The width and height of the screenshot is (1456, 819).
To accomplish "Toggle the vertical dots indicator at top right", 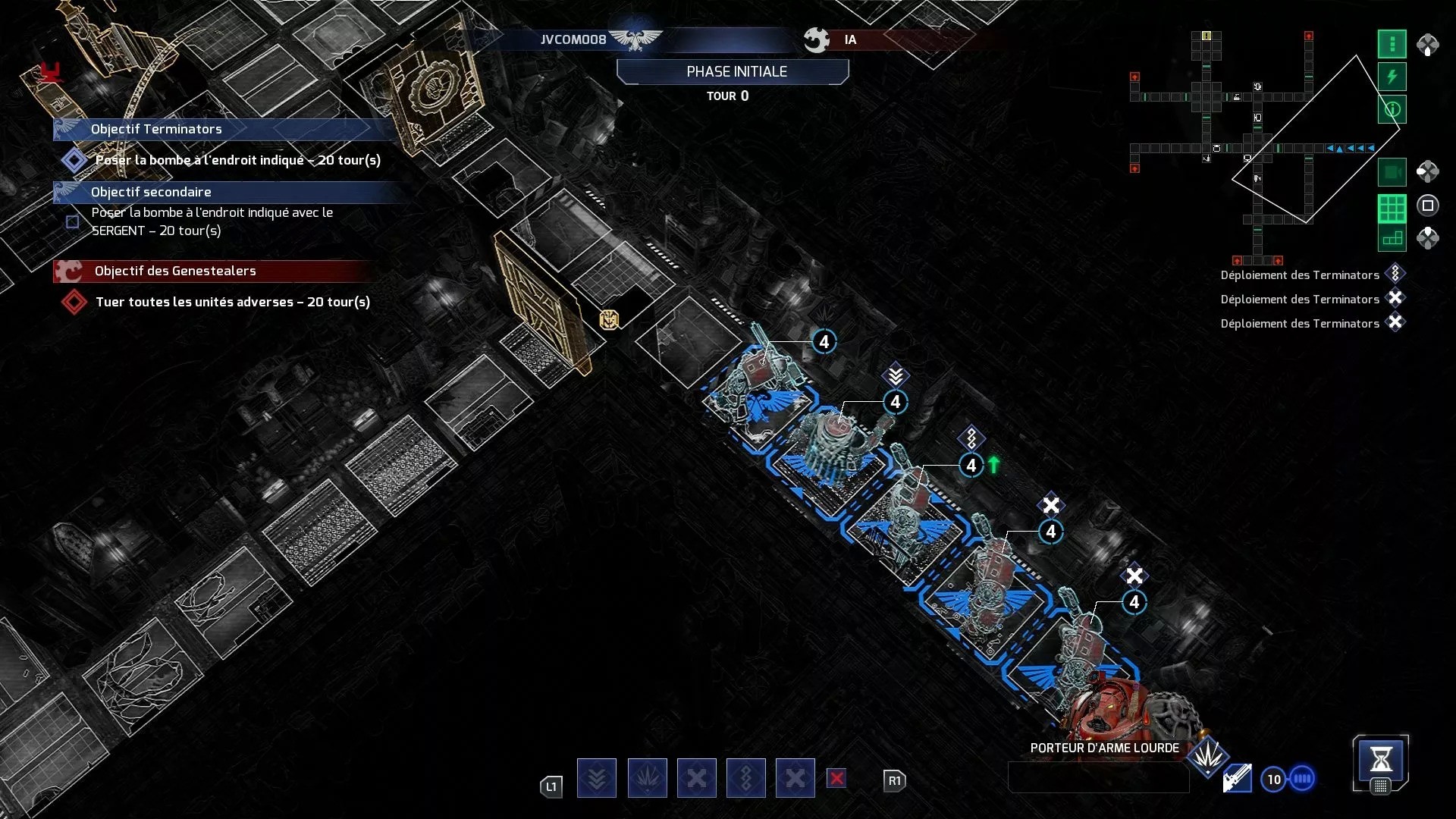I will pos(1392,44).
